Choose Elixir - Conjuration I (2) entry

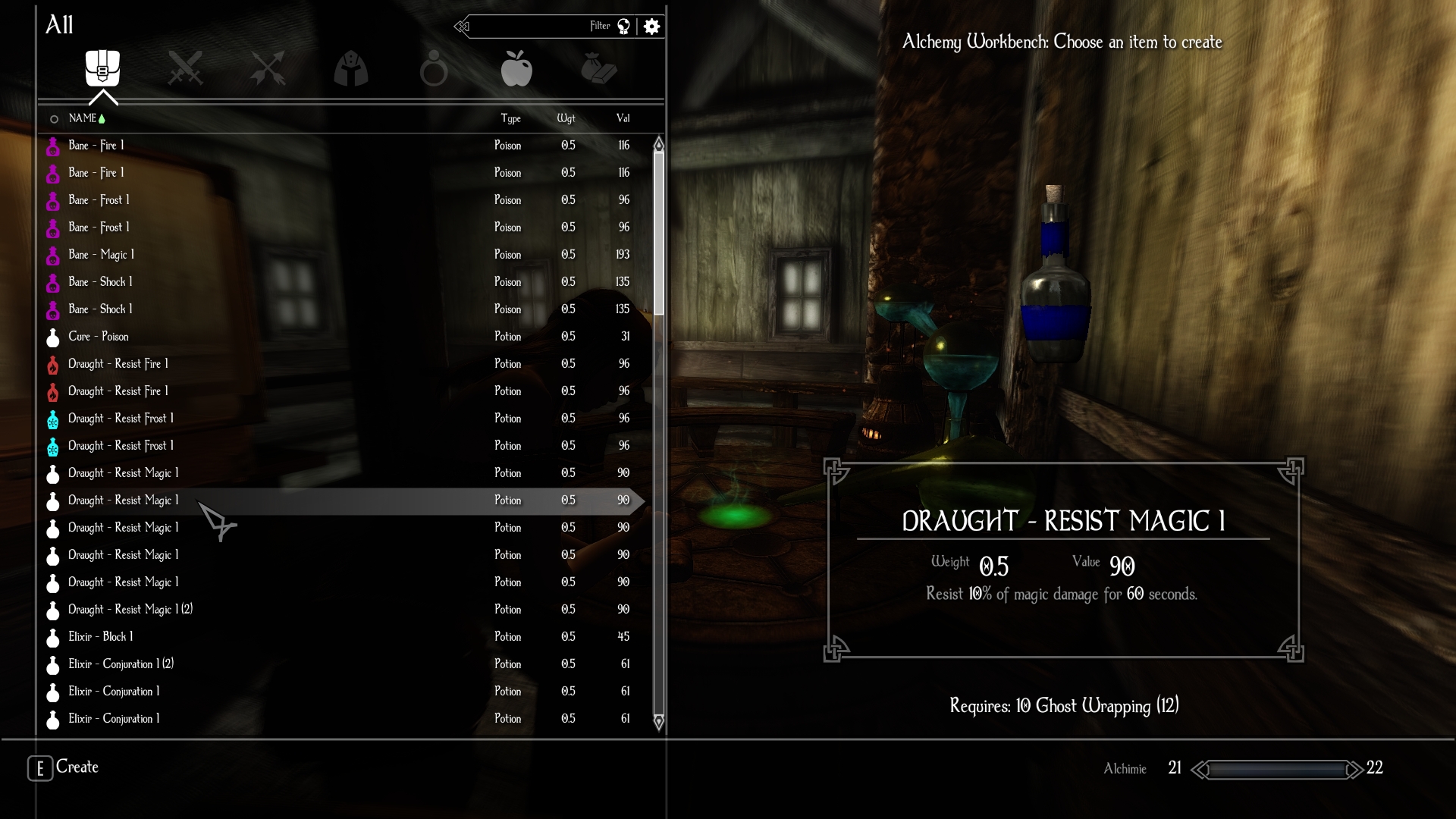(121, 664)
